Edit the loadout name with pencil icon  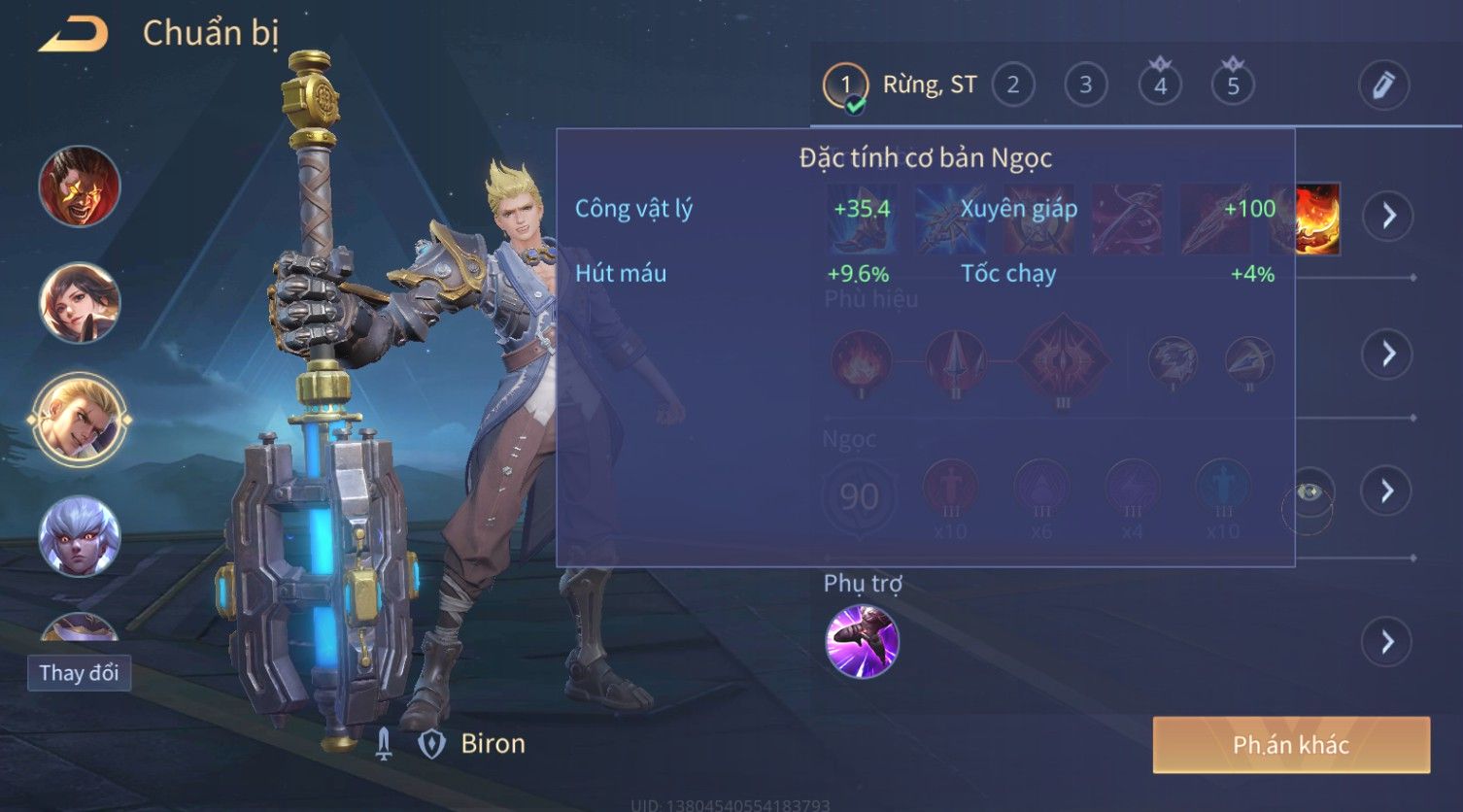(x=1383, y=85)
